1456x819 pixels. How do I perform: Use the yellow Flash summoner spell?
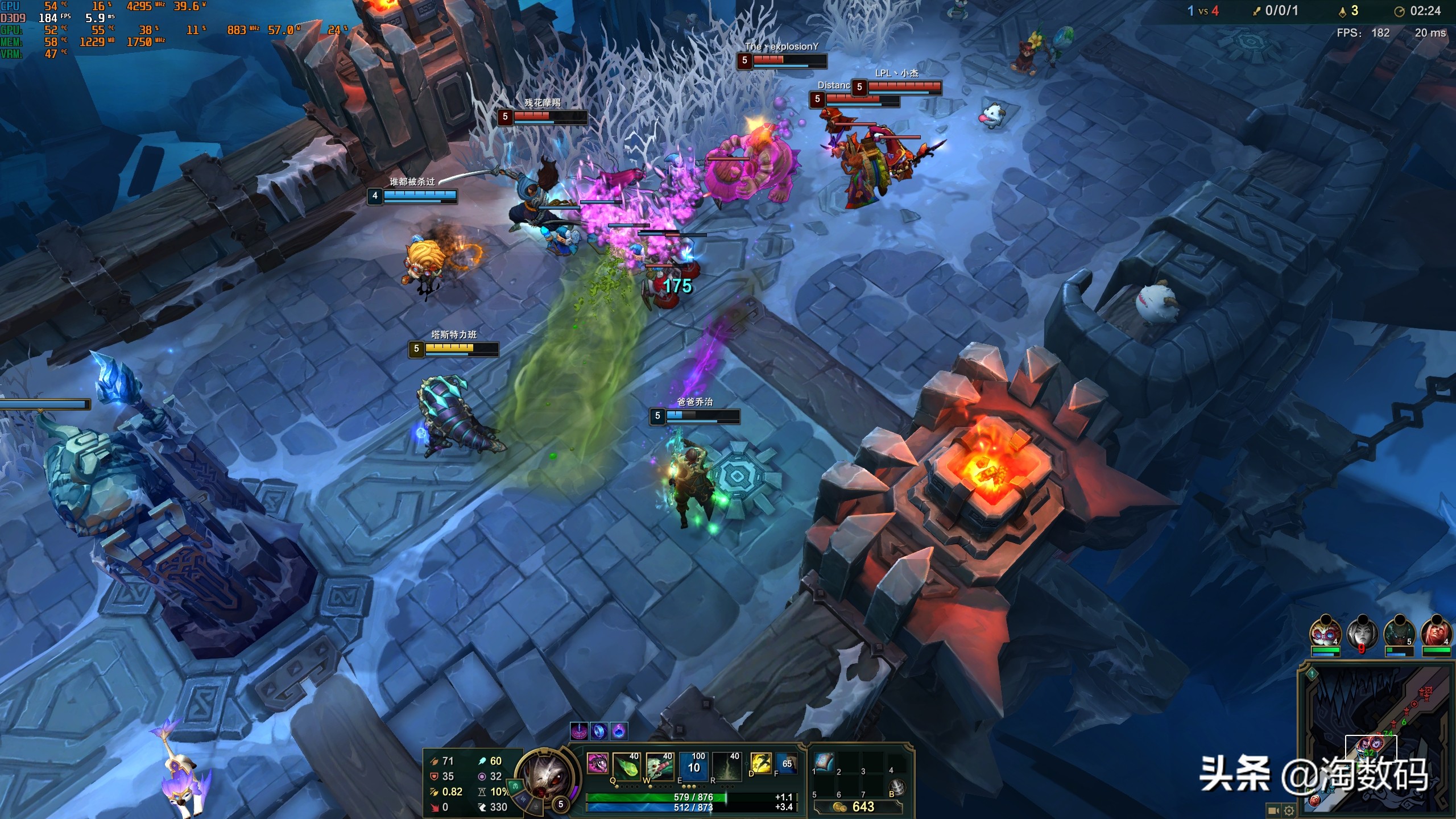tap(760, 763)
